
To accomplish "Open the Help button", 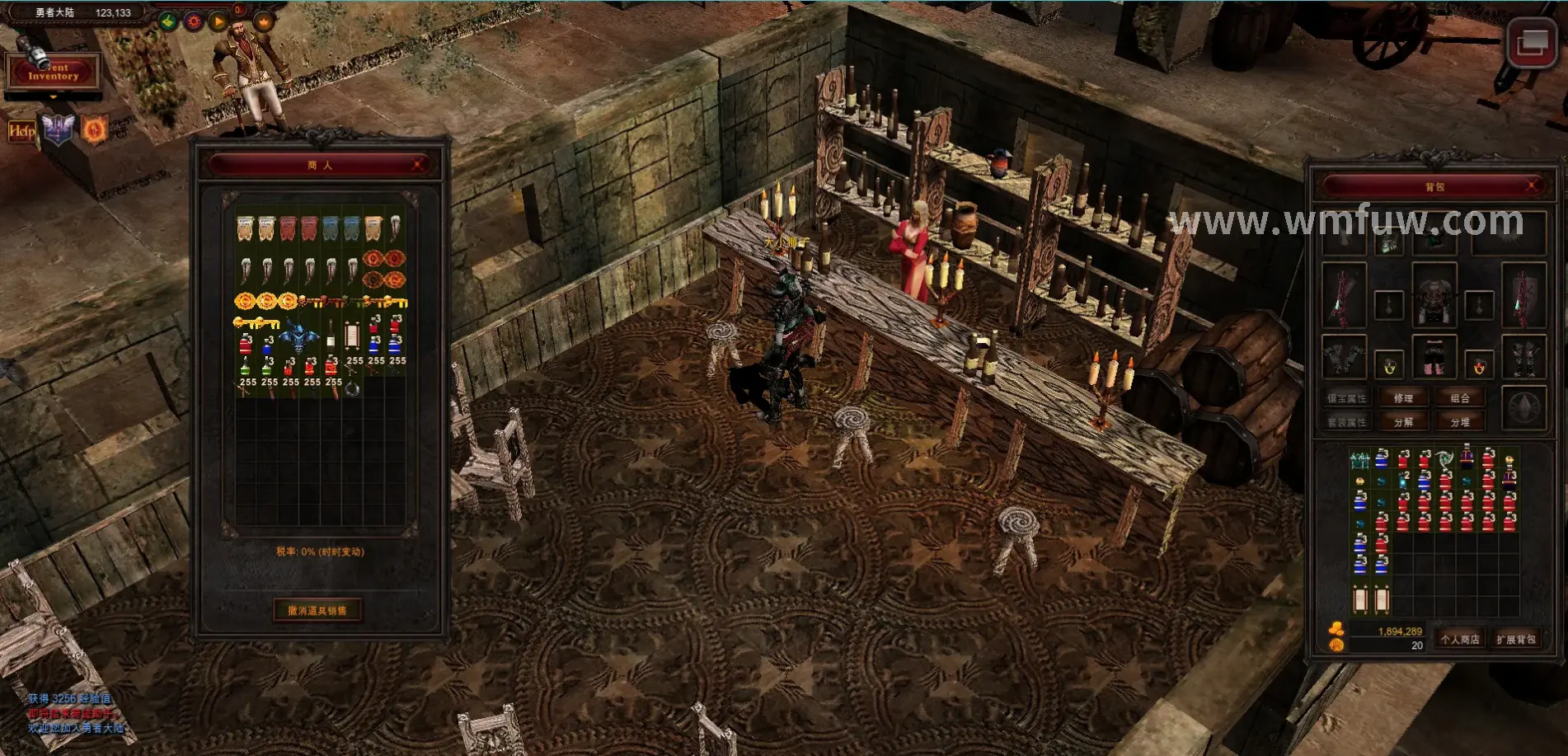I will tap(21, 130).
